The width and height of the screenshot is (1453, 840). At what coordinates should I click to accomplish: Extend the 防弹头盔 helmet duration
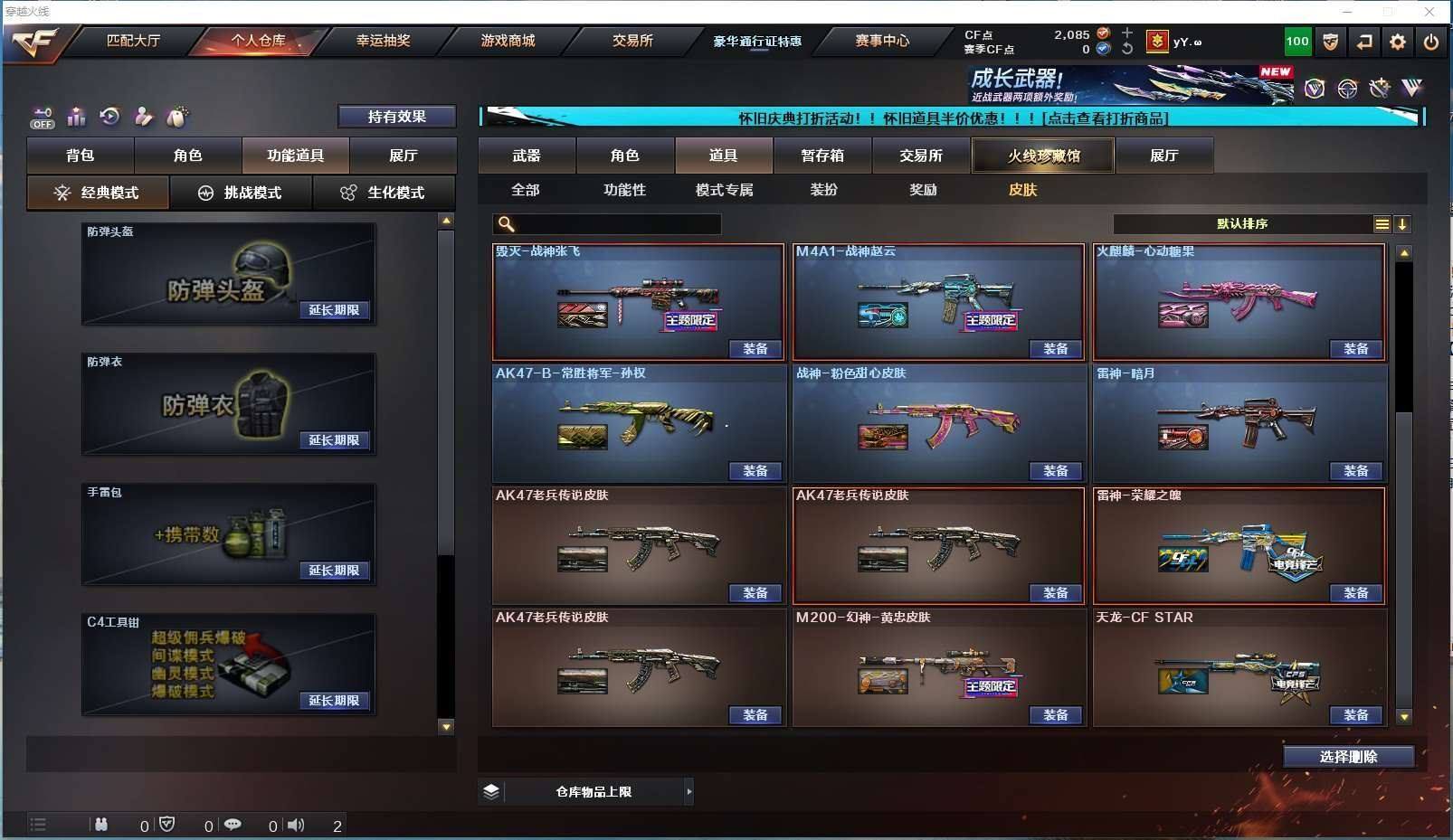334,310
